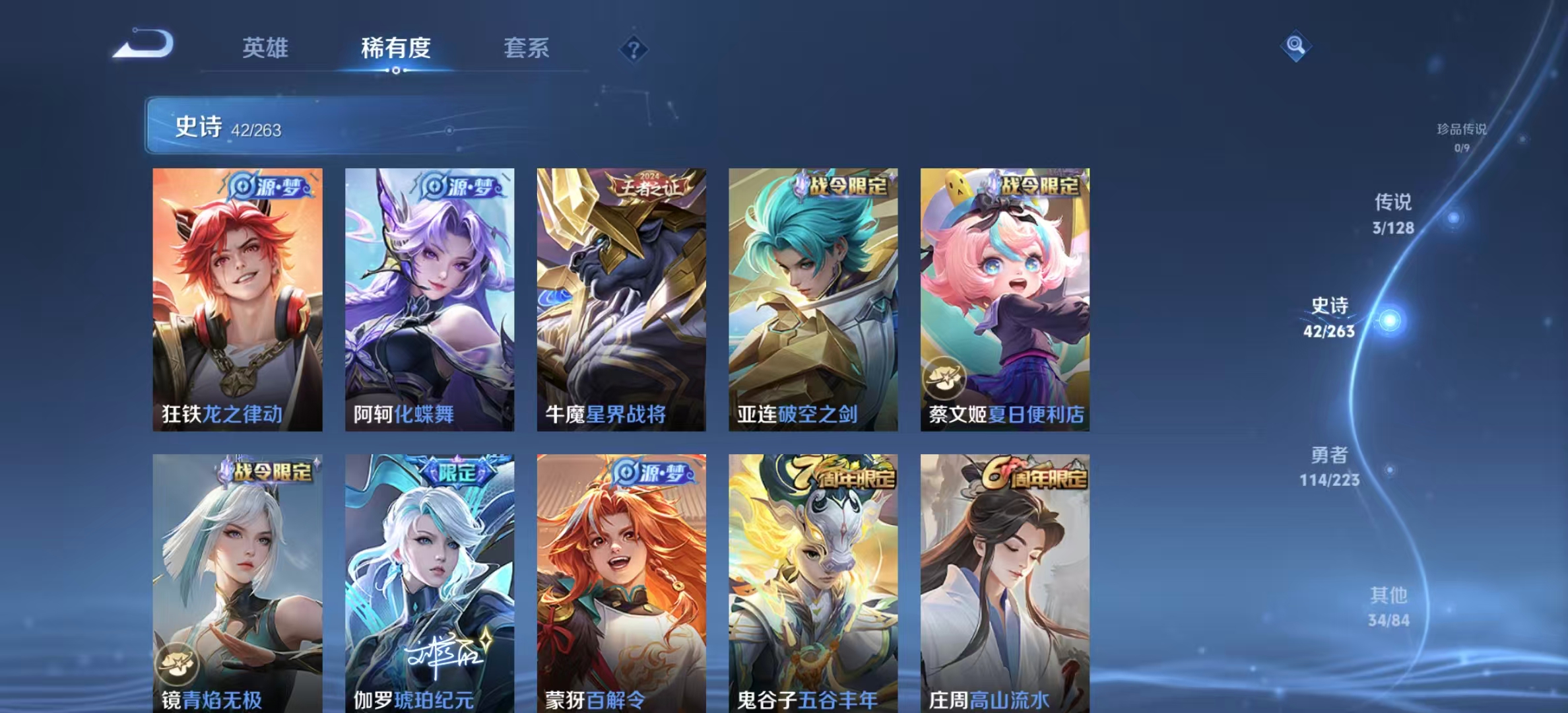This screenshot has width=1568, height=713.
Task: View the 牛魔 星界战将 skin card
Action: point(621,299)
